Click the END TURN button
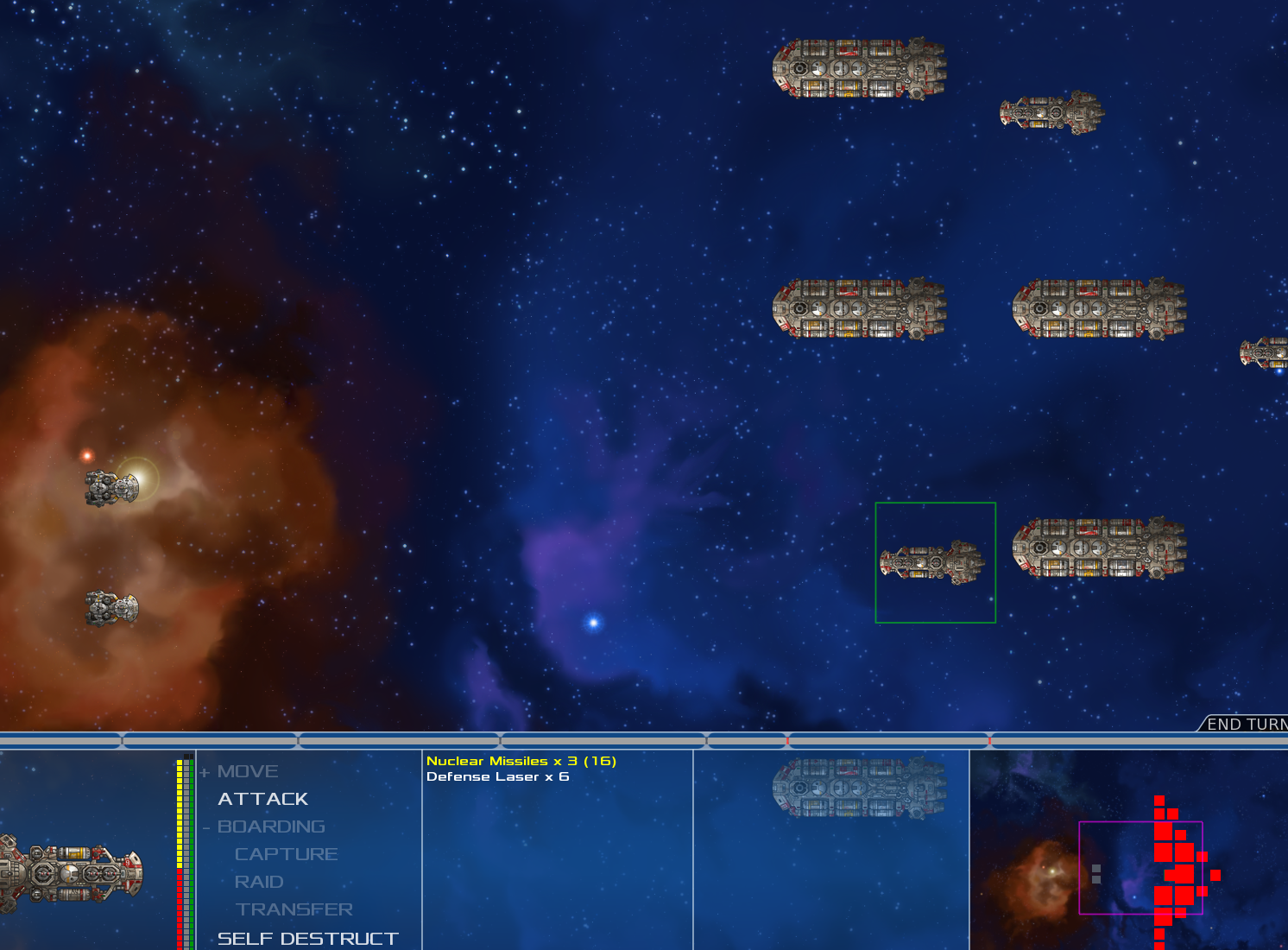Image resolution: width=1288 pixels, height=950 pixels. pyautogui.click(x=1246, y=724)
